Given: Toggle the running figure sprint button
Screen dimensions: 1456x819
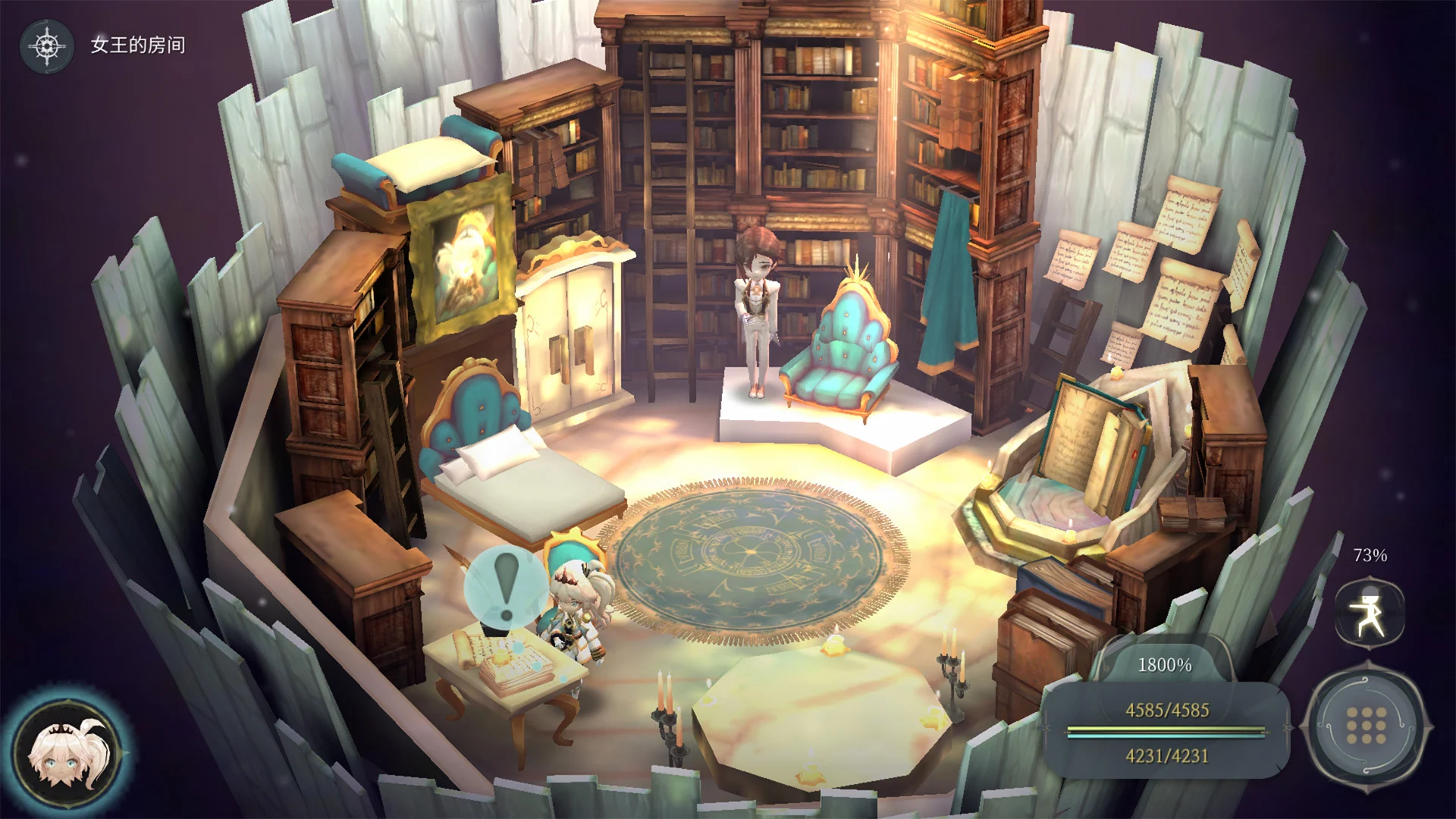Looking at the screenshot, I should 1370,613.
